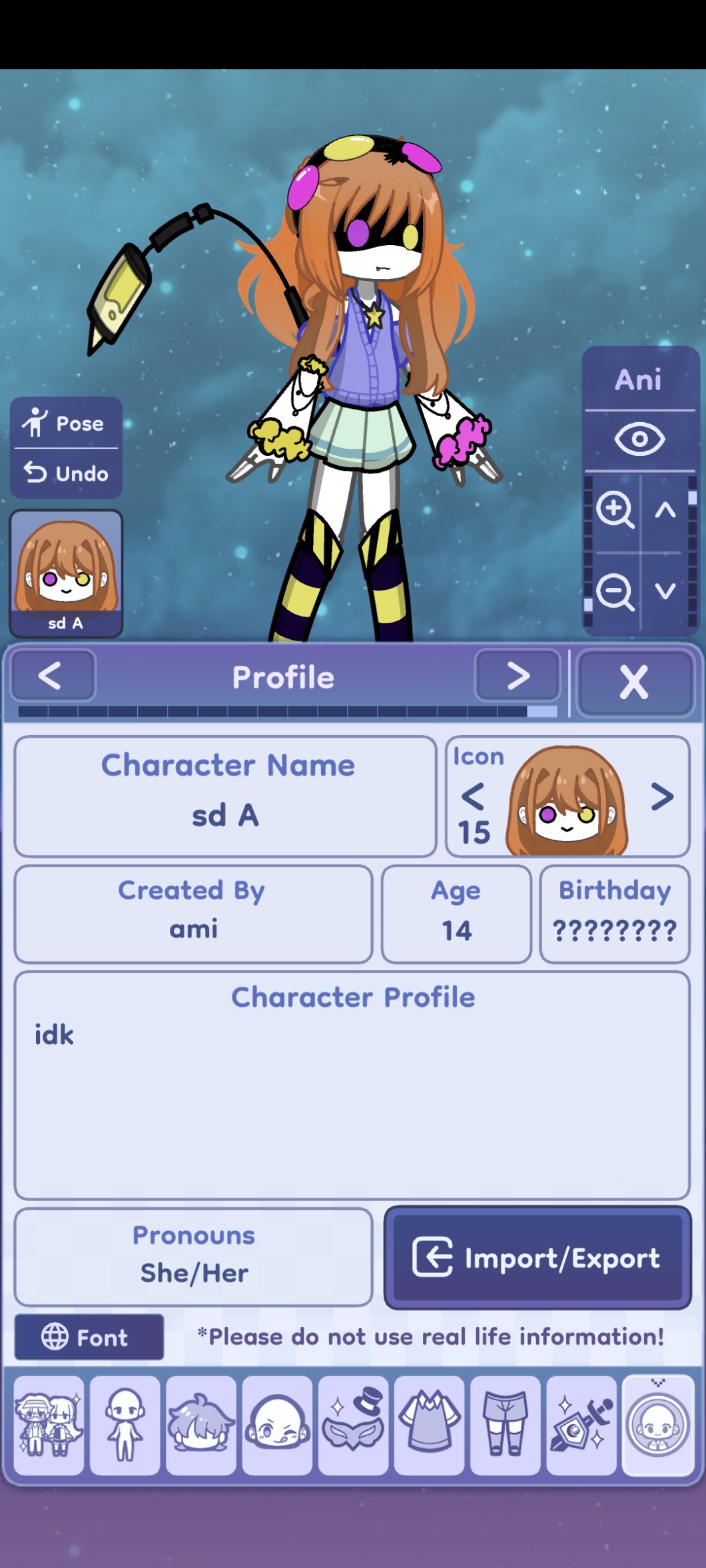Open the Font selector
706x1568 pixels.
pos(89,1337)
